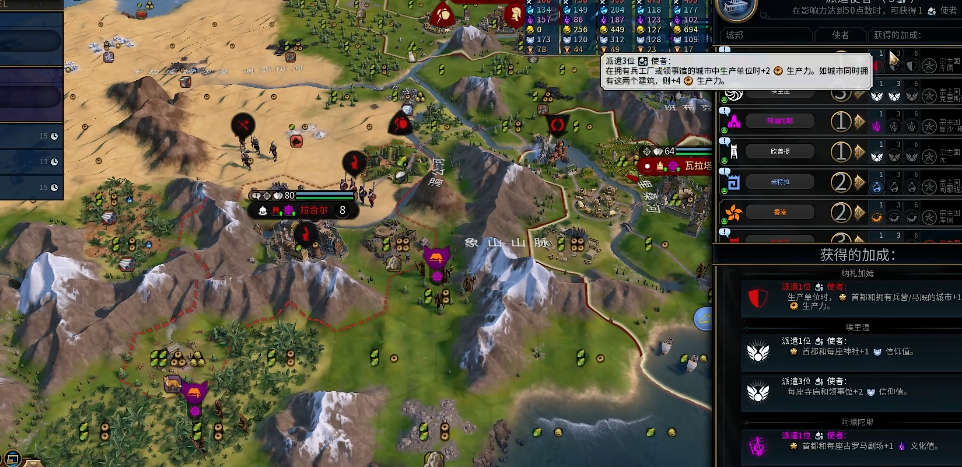Sort the list by the 城邦 column header
Viewport: 962px width, 467px height.
733,36
